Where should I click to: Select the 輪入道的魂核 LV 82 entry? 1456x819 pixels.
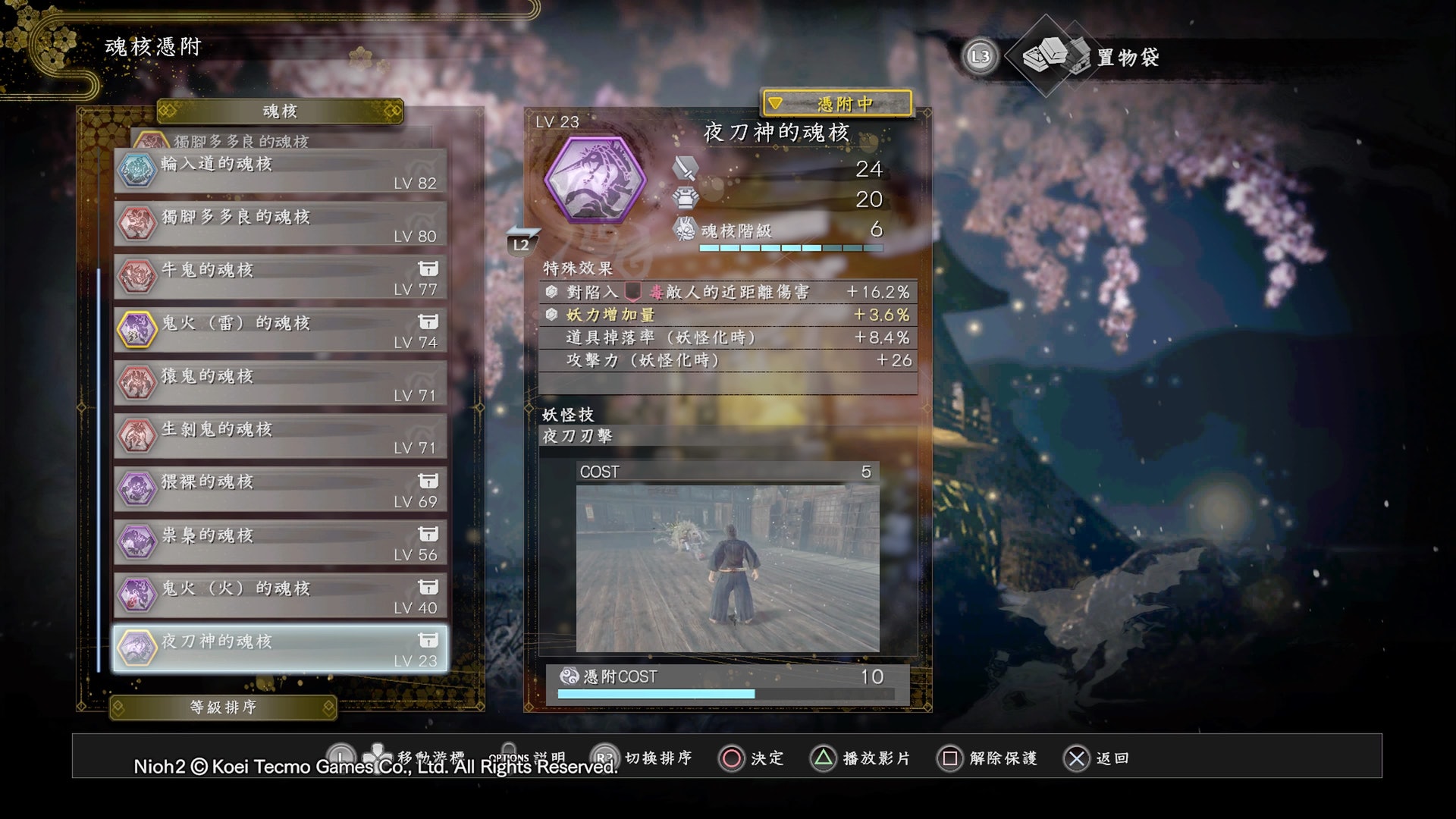coord(280,171)
